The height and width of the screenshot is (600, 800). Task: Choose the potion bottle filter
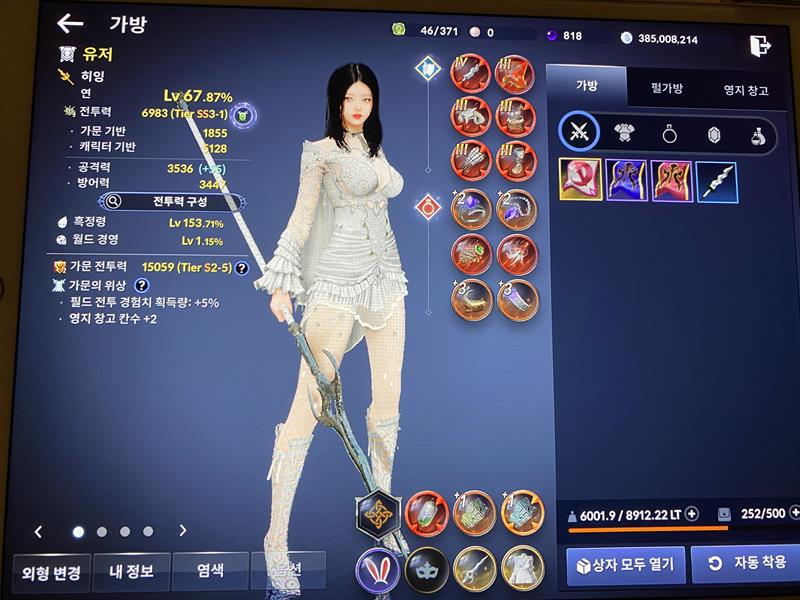[759, 134]
